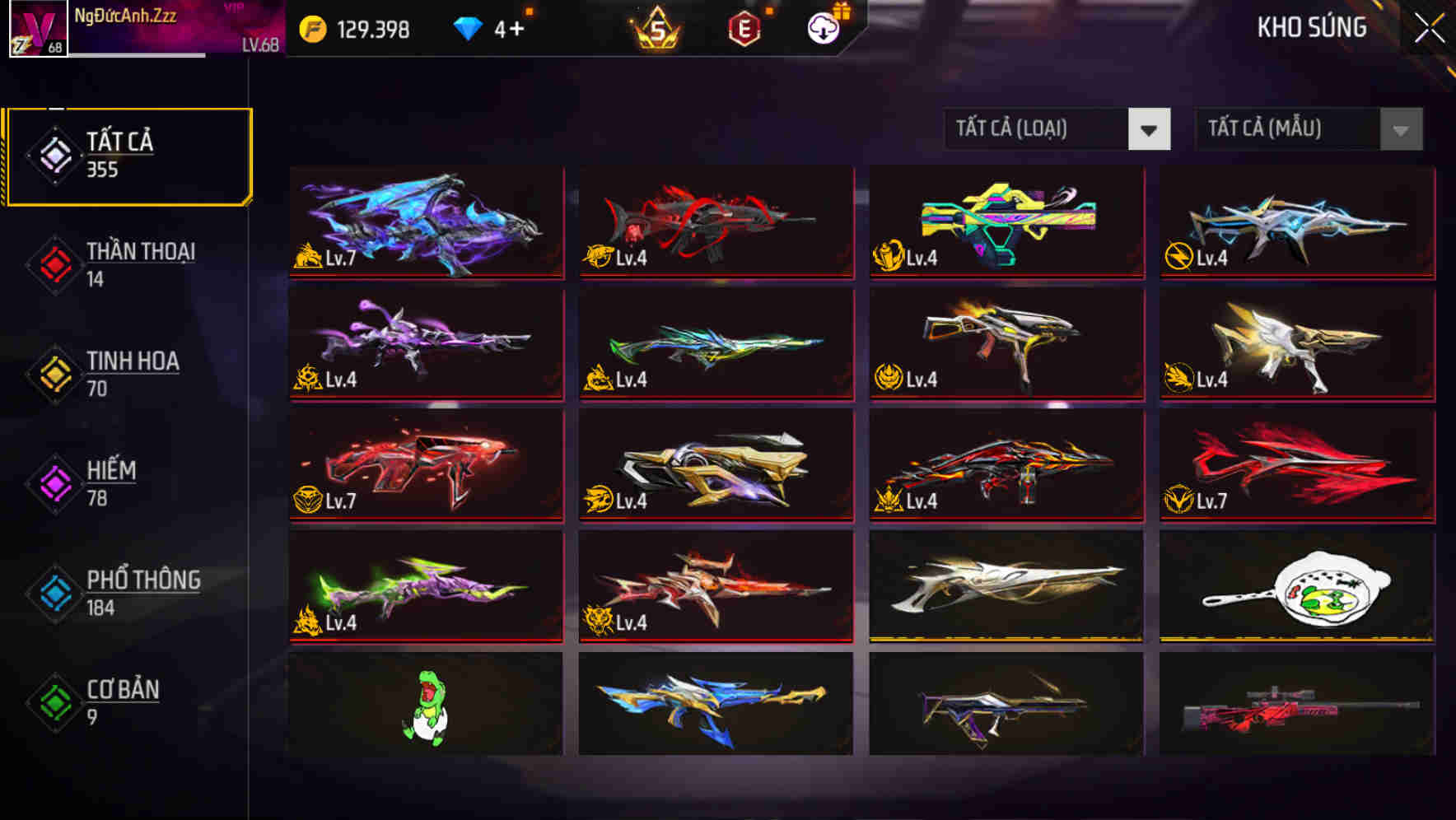Open the cloud download gift icon
Viewport: 1456px width, 820px height.
[824, 27]
